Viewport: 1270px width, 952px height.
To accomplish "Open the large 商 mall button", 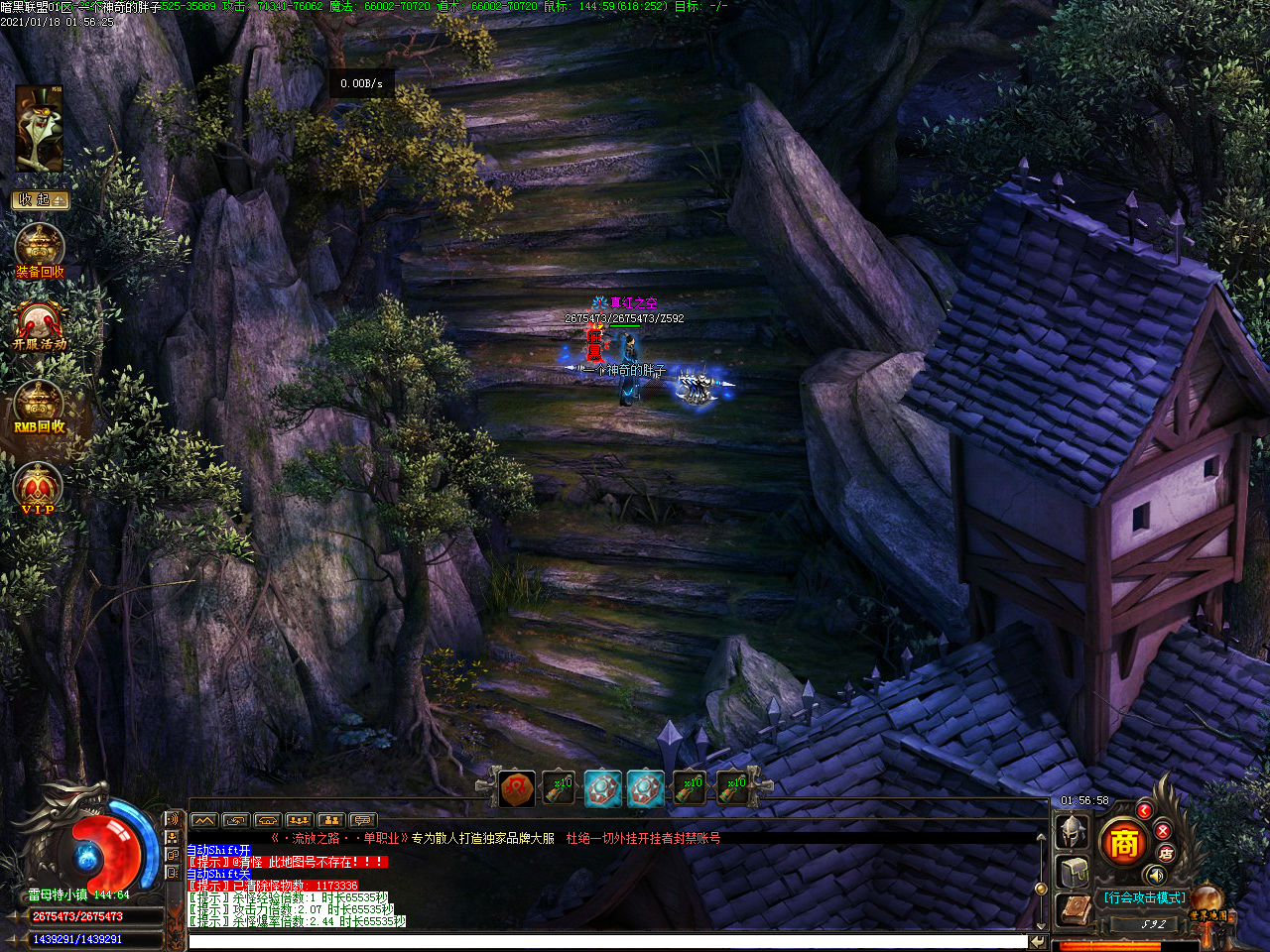I will point(1123,843).
